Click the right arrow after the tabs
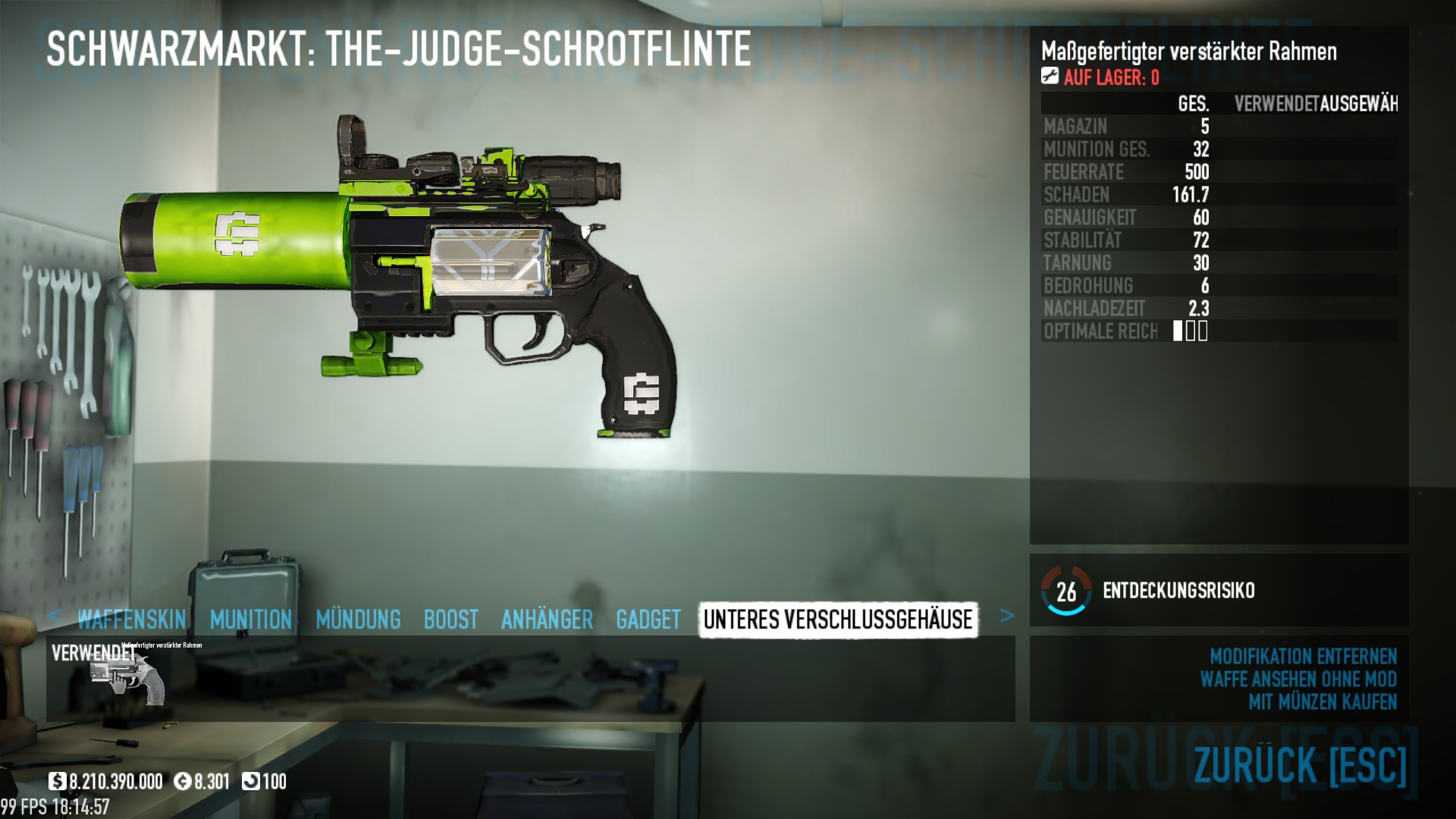The width and height of the screenshot is (1456, 819). tap(1007, 616)
